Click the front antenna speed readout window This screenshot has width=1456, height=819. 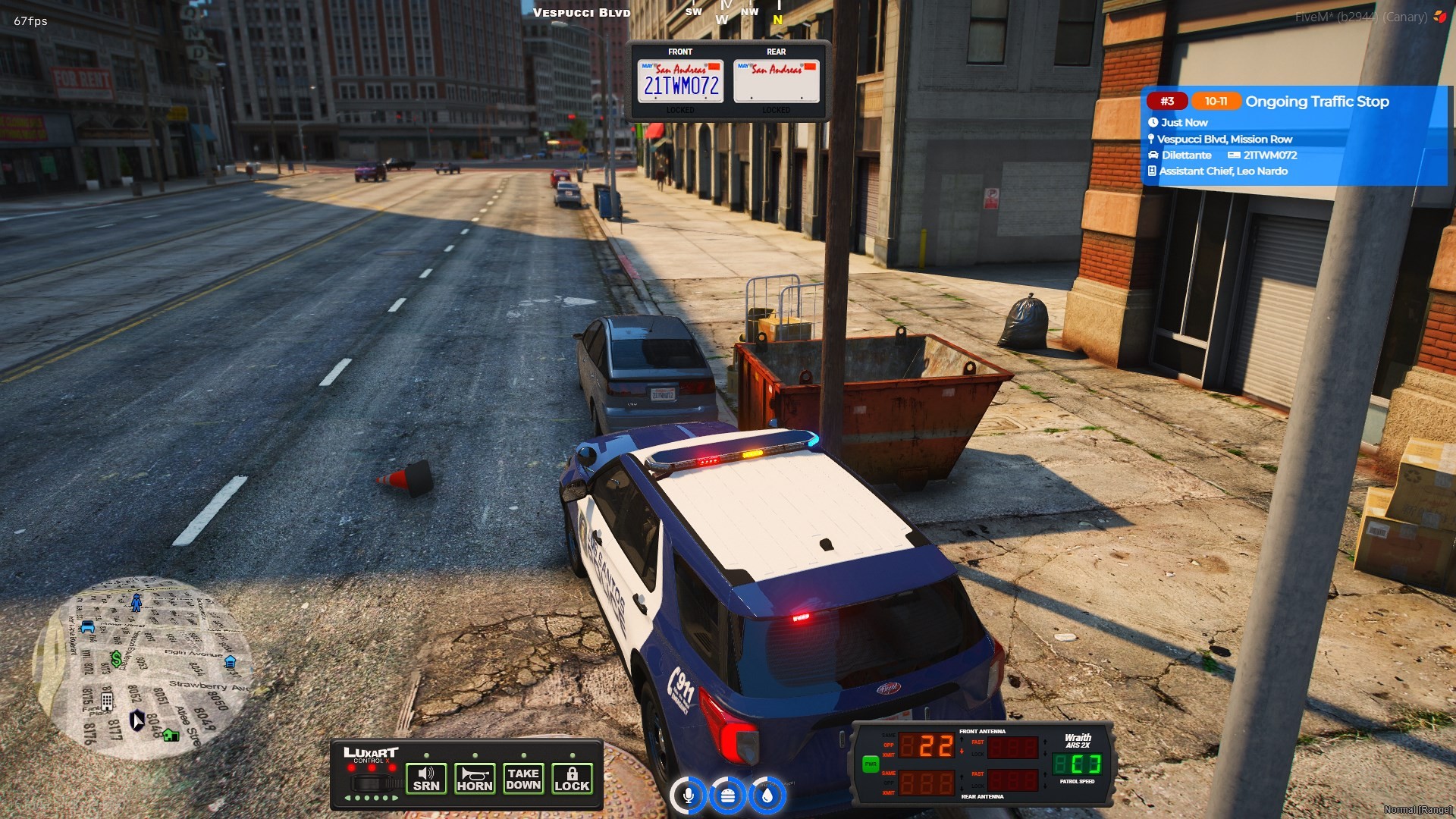[x=927, y=746]
